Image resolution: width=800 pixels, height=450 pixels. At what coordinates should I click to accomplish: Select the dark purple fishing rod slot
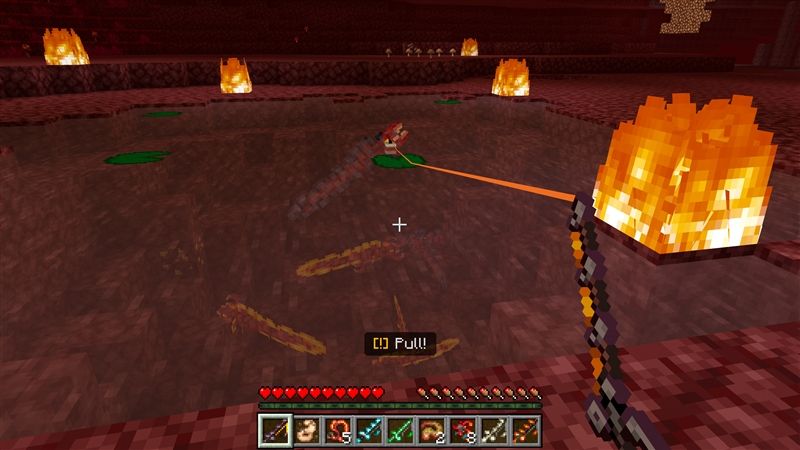coord(273,431)
